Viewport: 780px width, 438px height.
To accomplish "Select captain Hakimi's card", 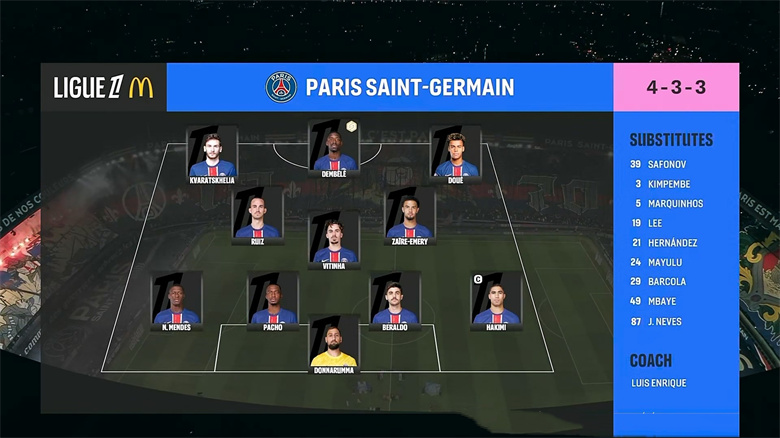I will click(497, 300).
